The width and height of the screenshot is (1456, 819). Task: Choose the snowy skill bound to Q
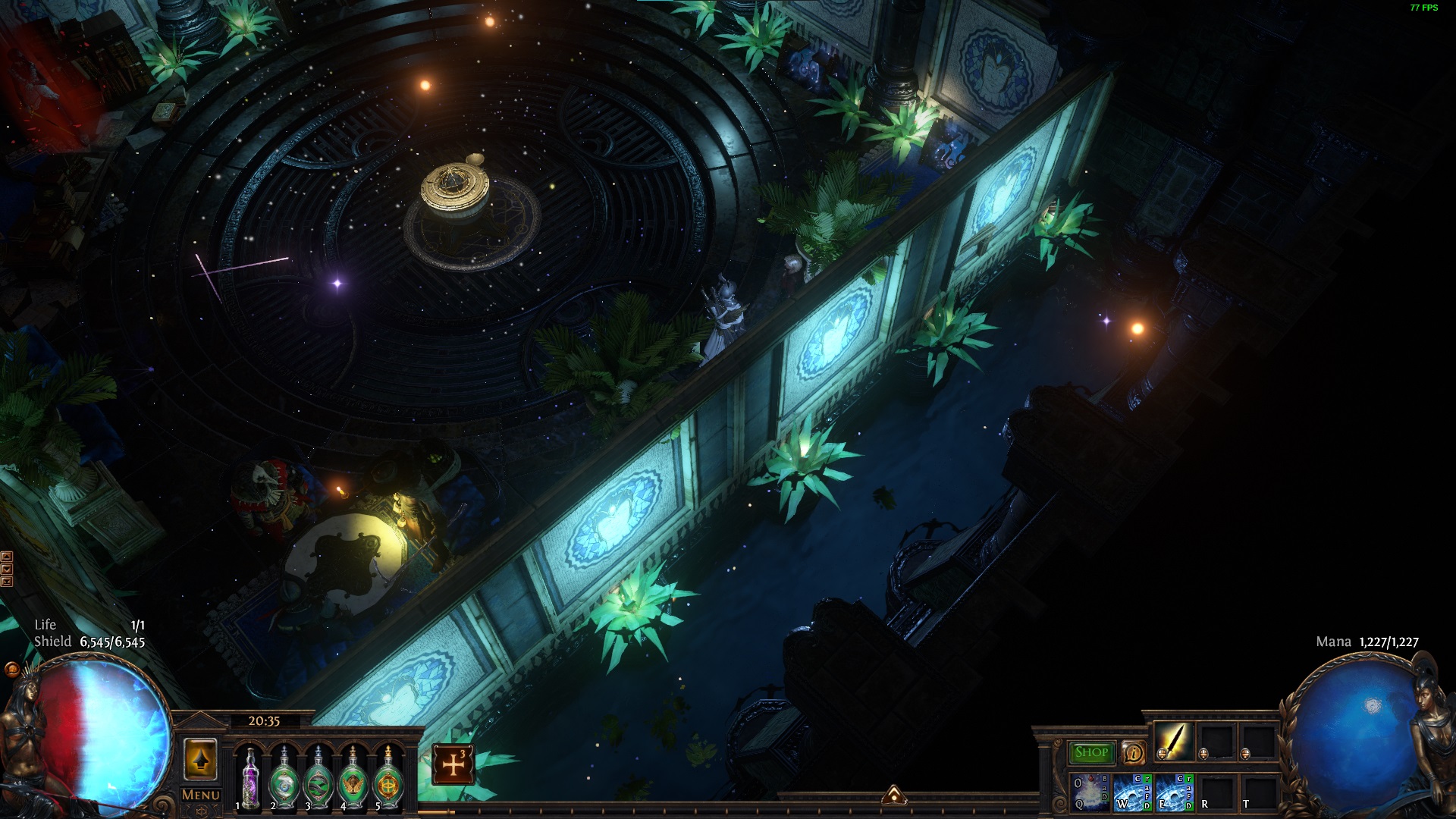1089,792
